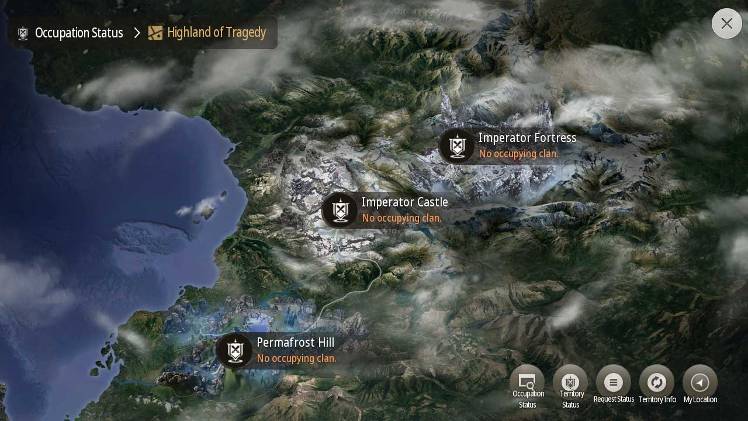Image resolution: width=748 pixels, height=421 pixels.
Task: View the Request Status list
Action: pyautogui.click(x=613, y=382)
